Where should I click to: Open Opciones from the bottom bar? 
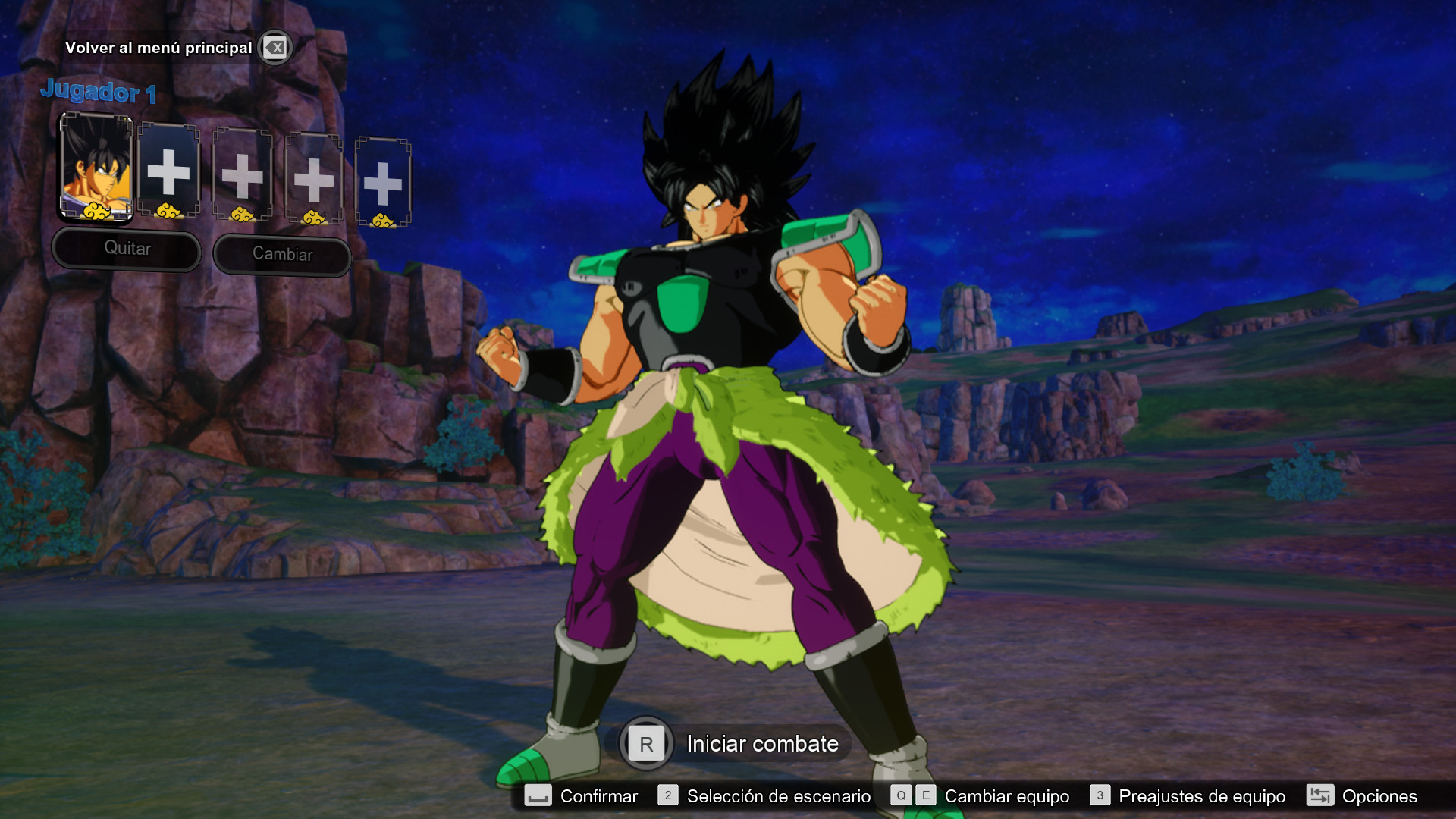pos(1380,796)
